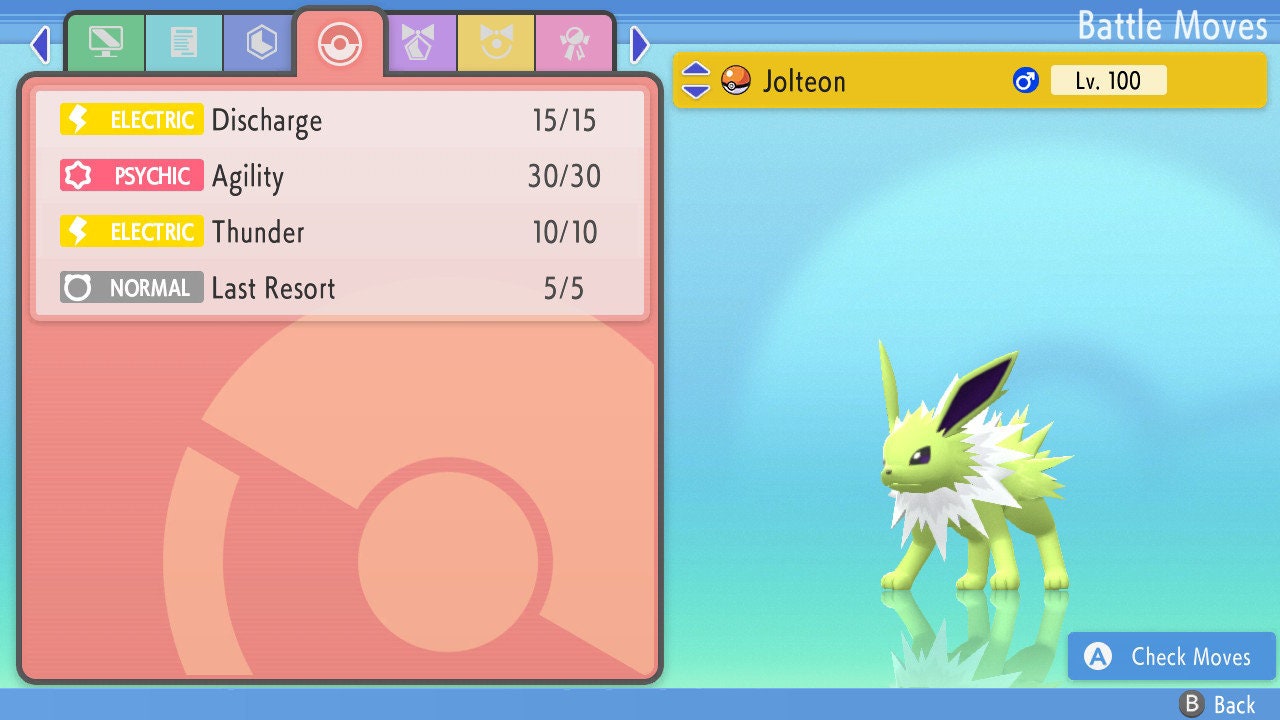The height and width of the screenshot is (720, 1280).
Task: Click the right arrow beside the tabs
Action: (x=640, y=44)
